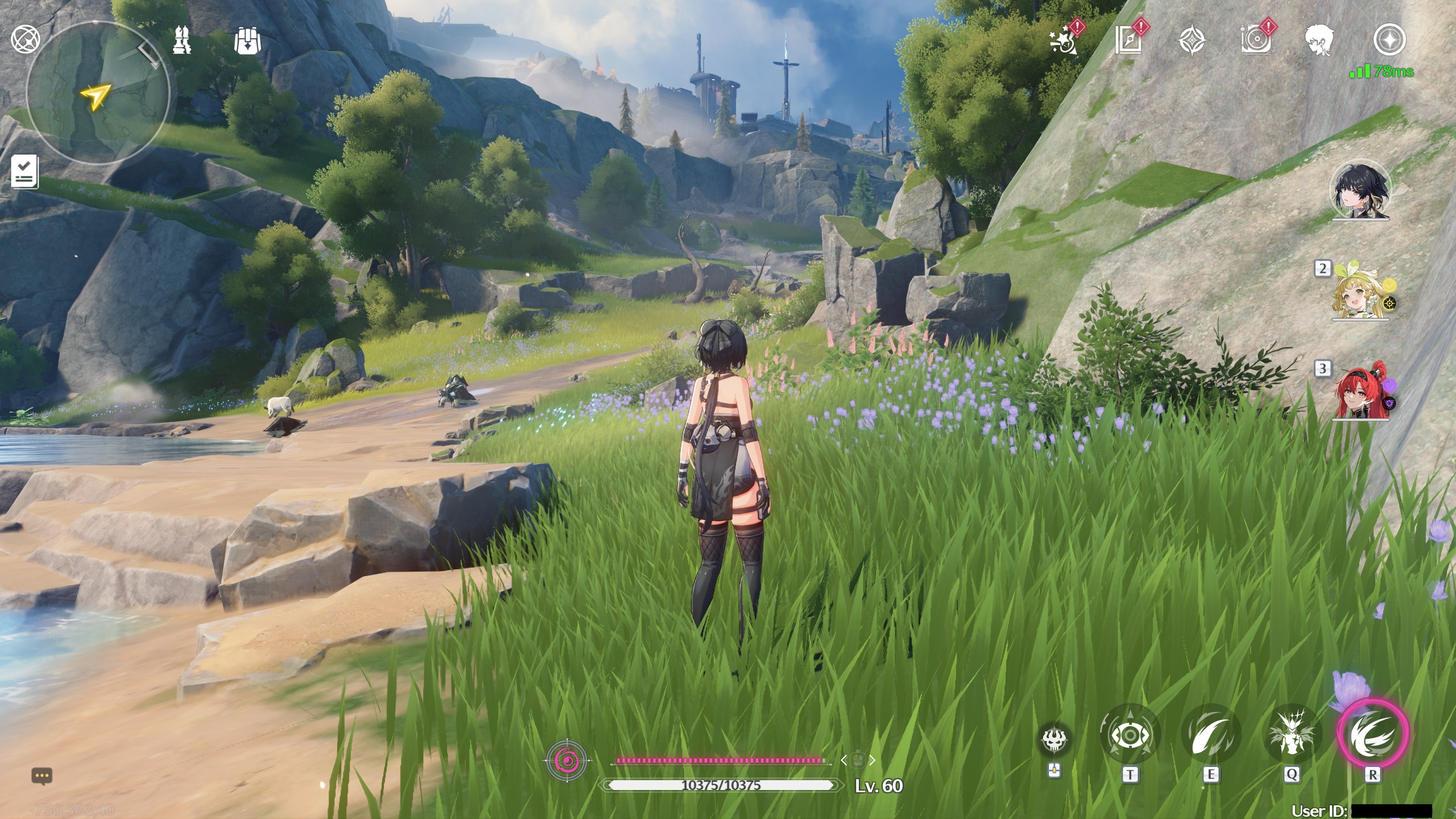Select the black-haired party member portrait
This screenshot has width=1456, height=819.
tap(1360, 192)
